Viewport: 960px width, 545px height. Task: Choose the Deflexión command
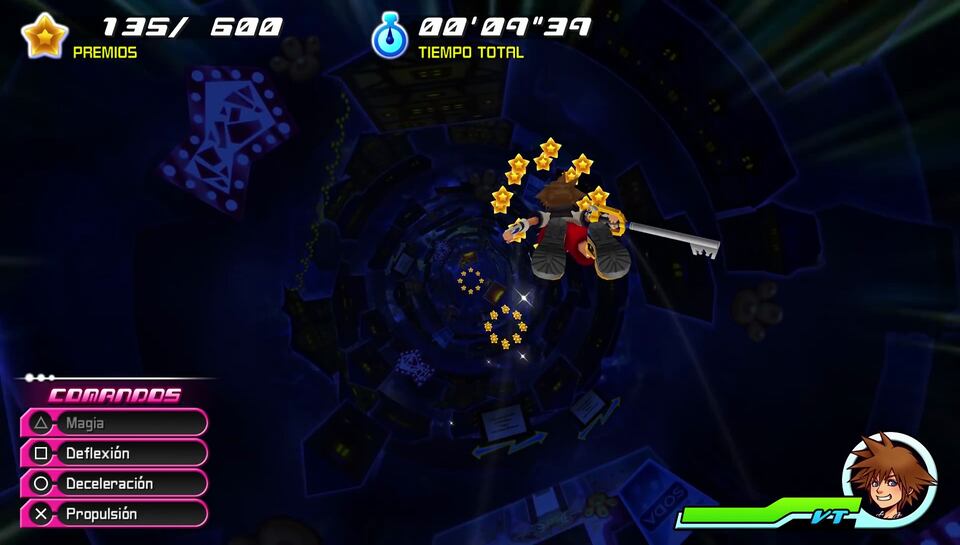point(113,453)
